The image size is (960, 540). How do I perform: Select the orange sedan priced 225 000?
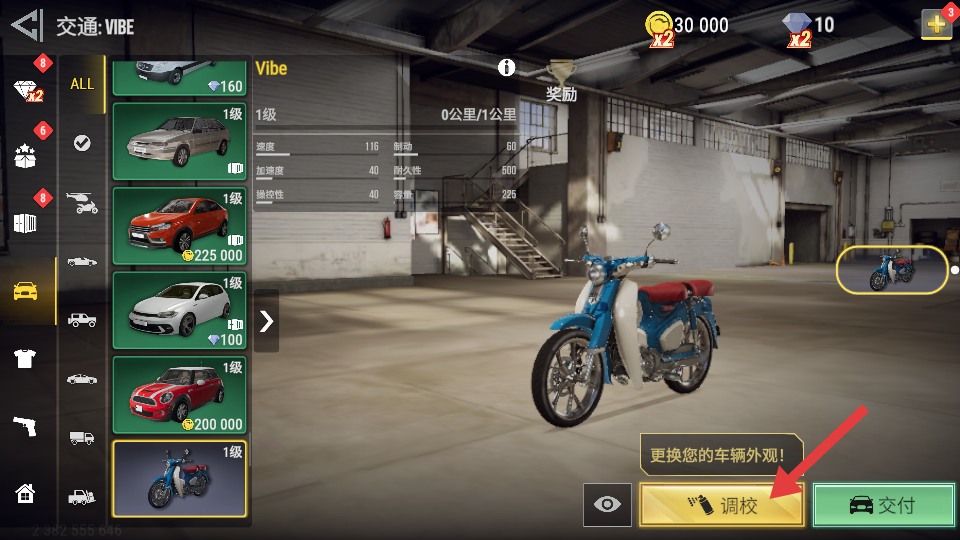[x=180, y=225]
